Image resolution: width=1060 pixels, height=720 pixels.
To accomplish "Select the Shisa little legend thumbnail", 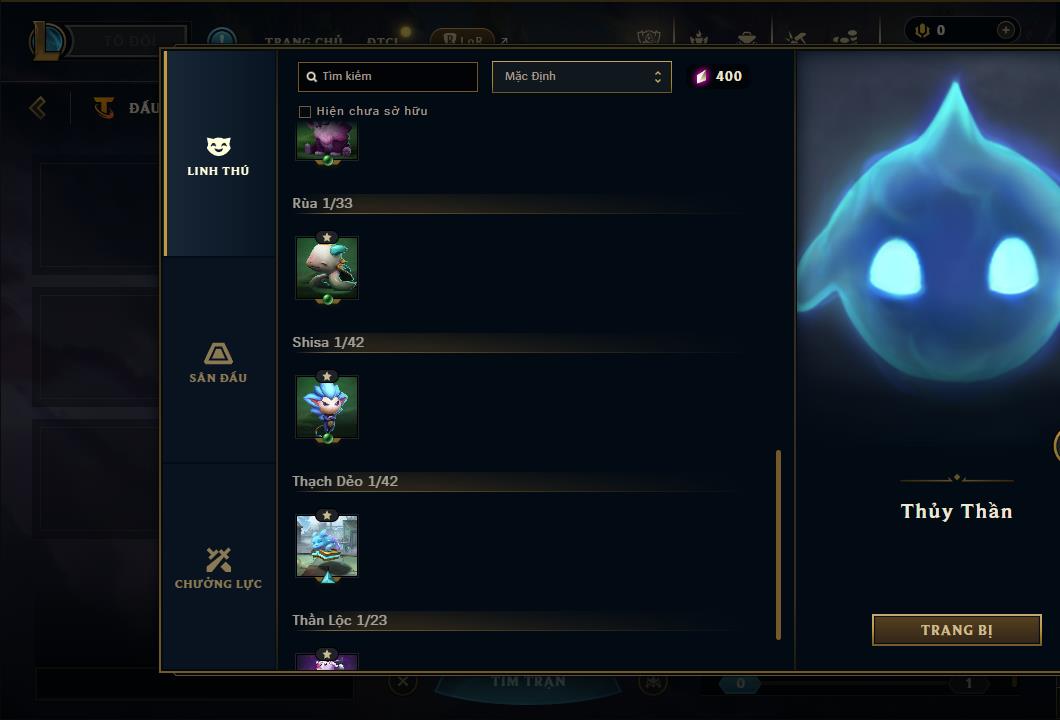I will pyautogui.click(x=327, y=407).
